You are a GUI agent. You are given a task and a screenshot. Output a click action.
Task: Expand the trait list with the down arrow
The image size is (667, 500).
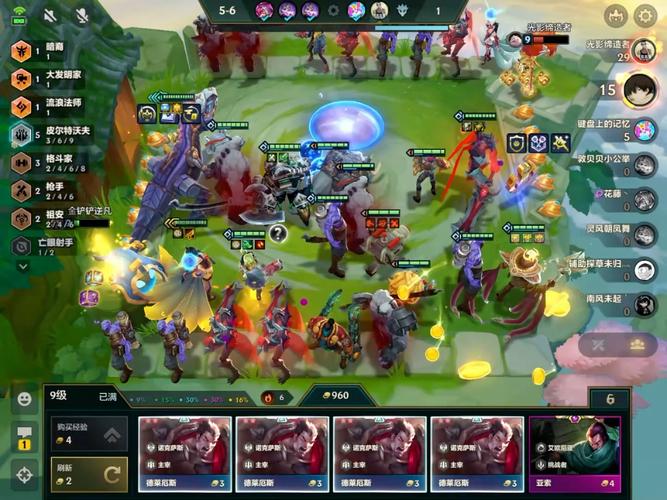[x=22, y=267]
